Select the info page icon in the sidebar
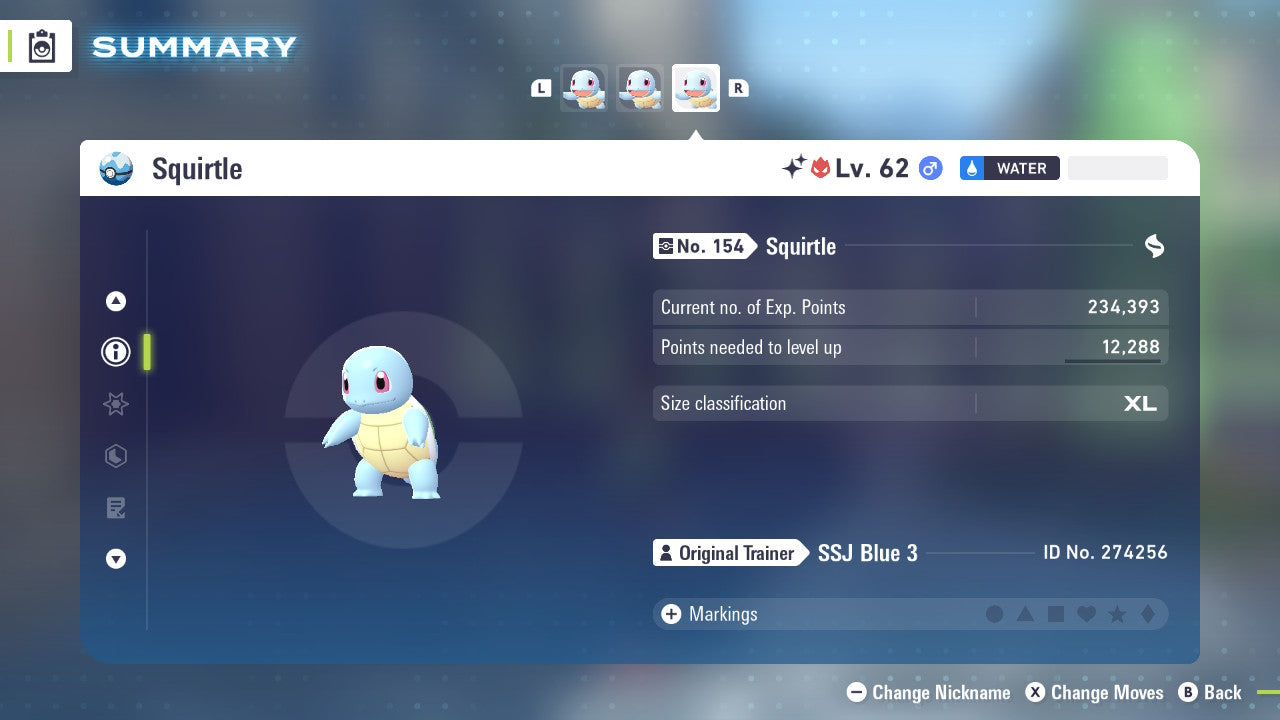The width and height of the screenshot is (1280, 720). coord(115,352)
